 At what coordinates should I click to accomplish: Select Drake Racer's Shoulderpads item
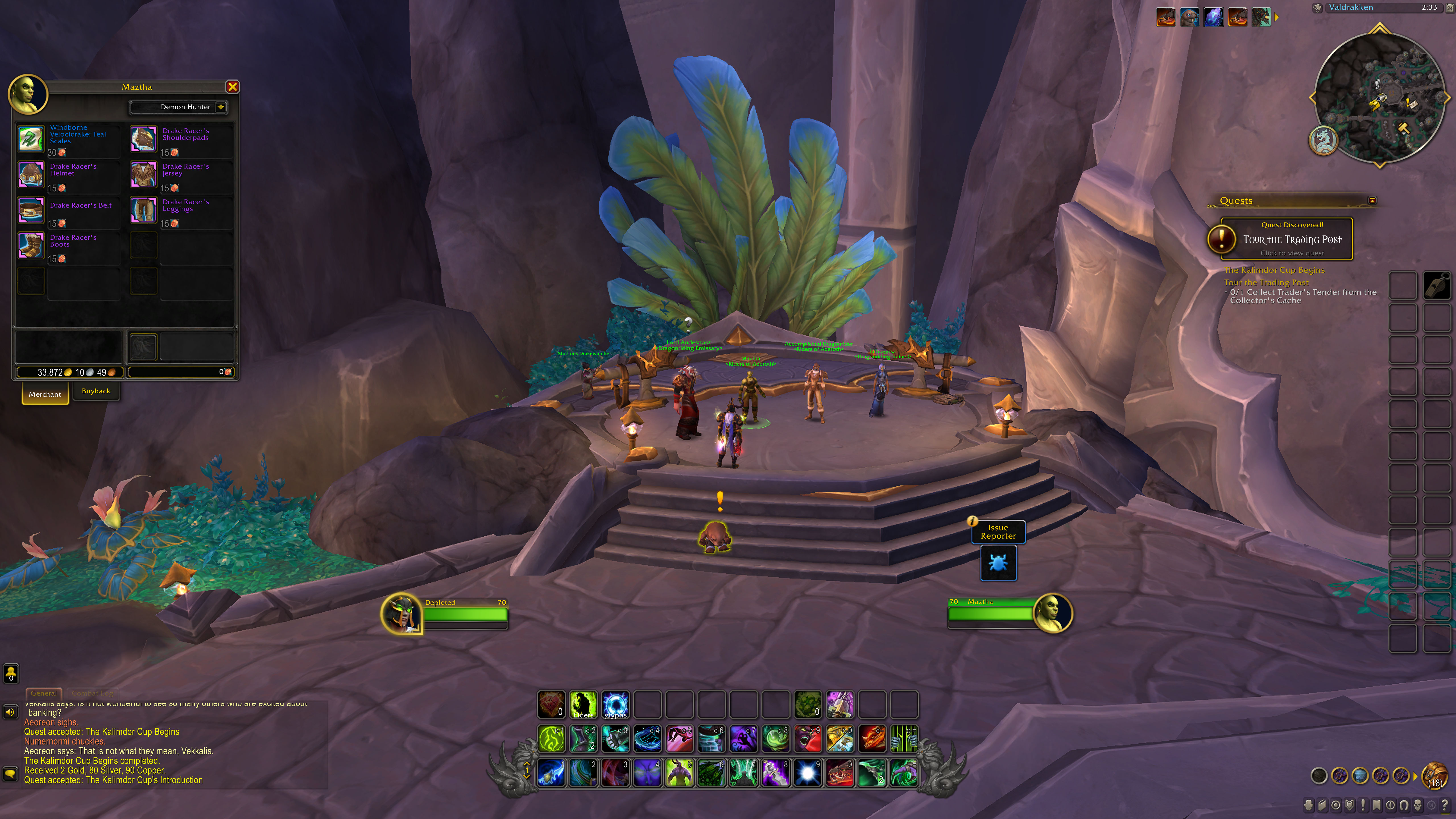(144, 139)
